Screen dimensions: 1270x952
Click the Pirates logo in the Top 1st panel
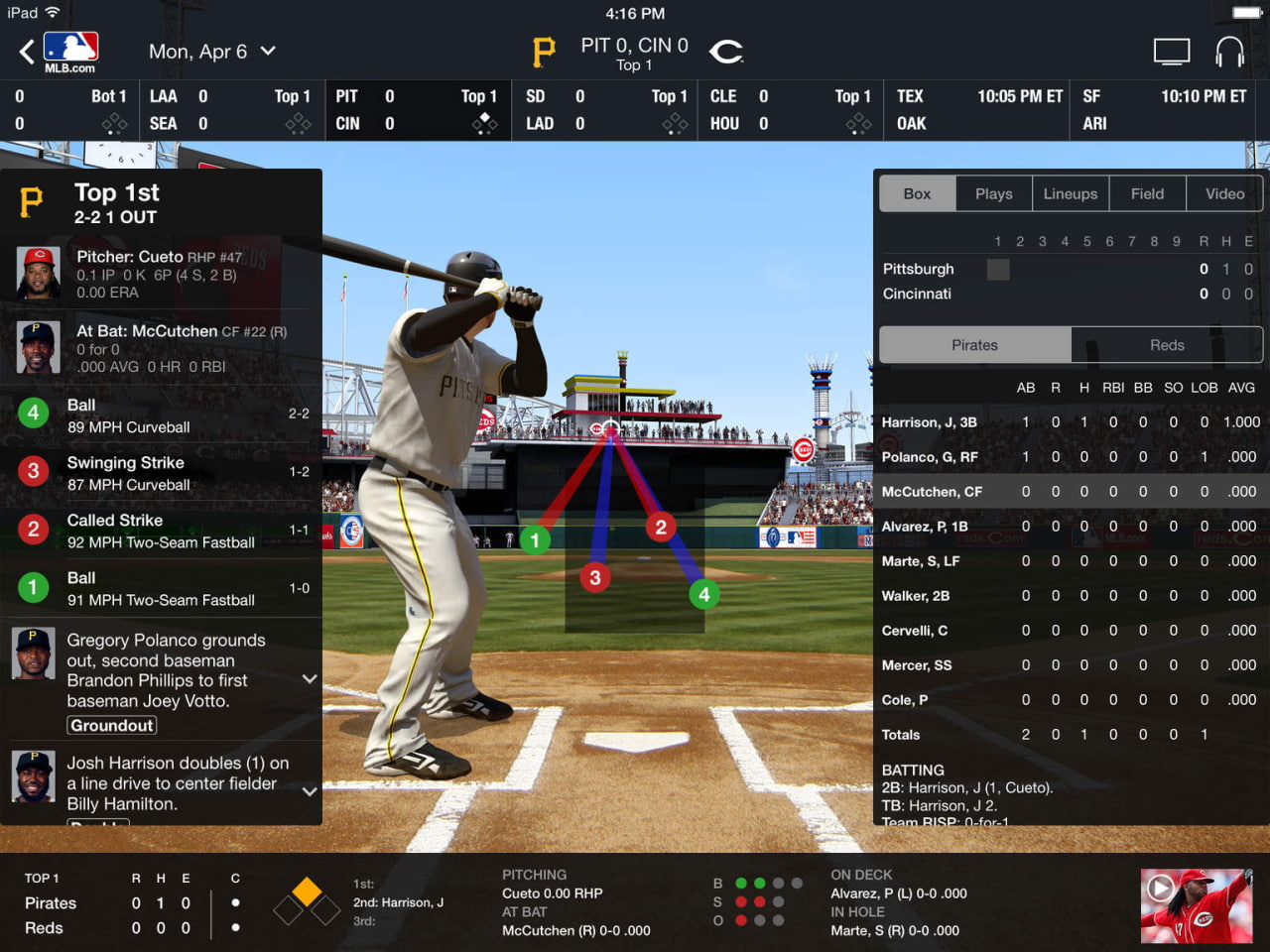(x=33, y=203)
